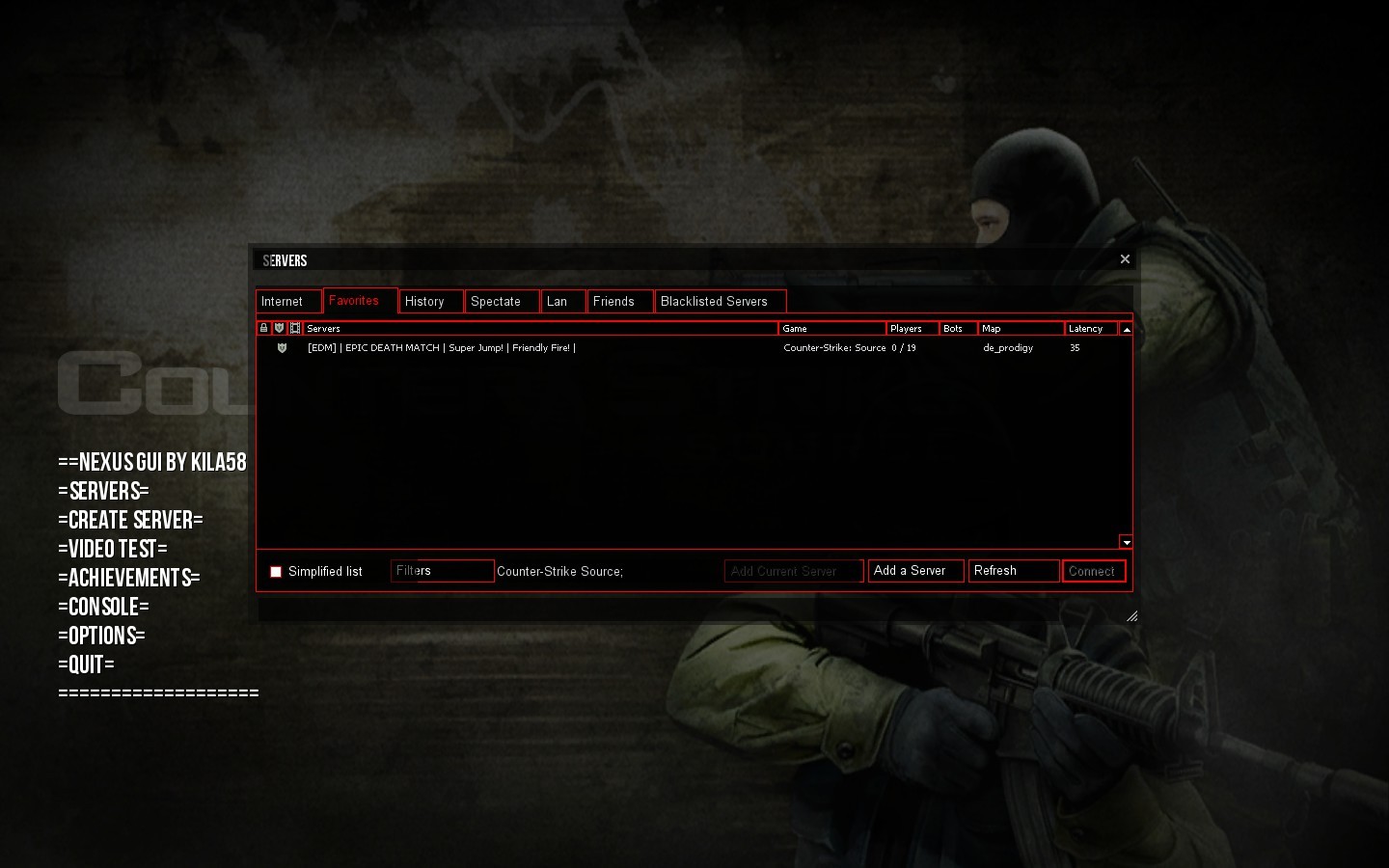Viewport: 1389px width, 868px height.
Task: Click the shield icon beside the EDM server
Action: 280,347
